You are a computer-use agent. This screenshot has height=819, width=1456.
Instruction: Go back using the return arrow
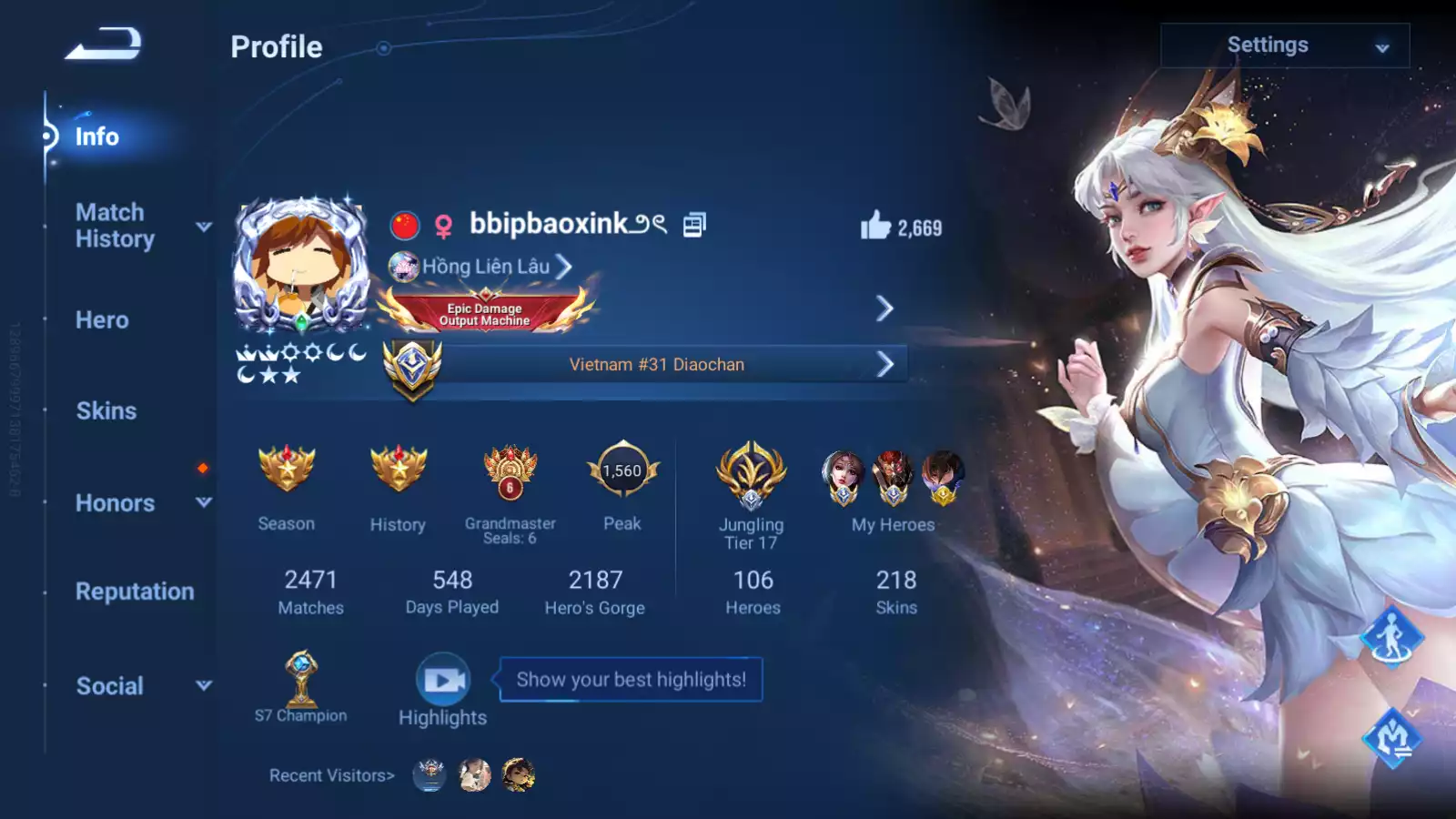click(x=103, y=44)
